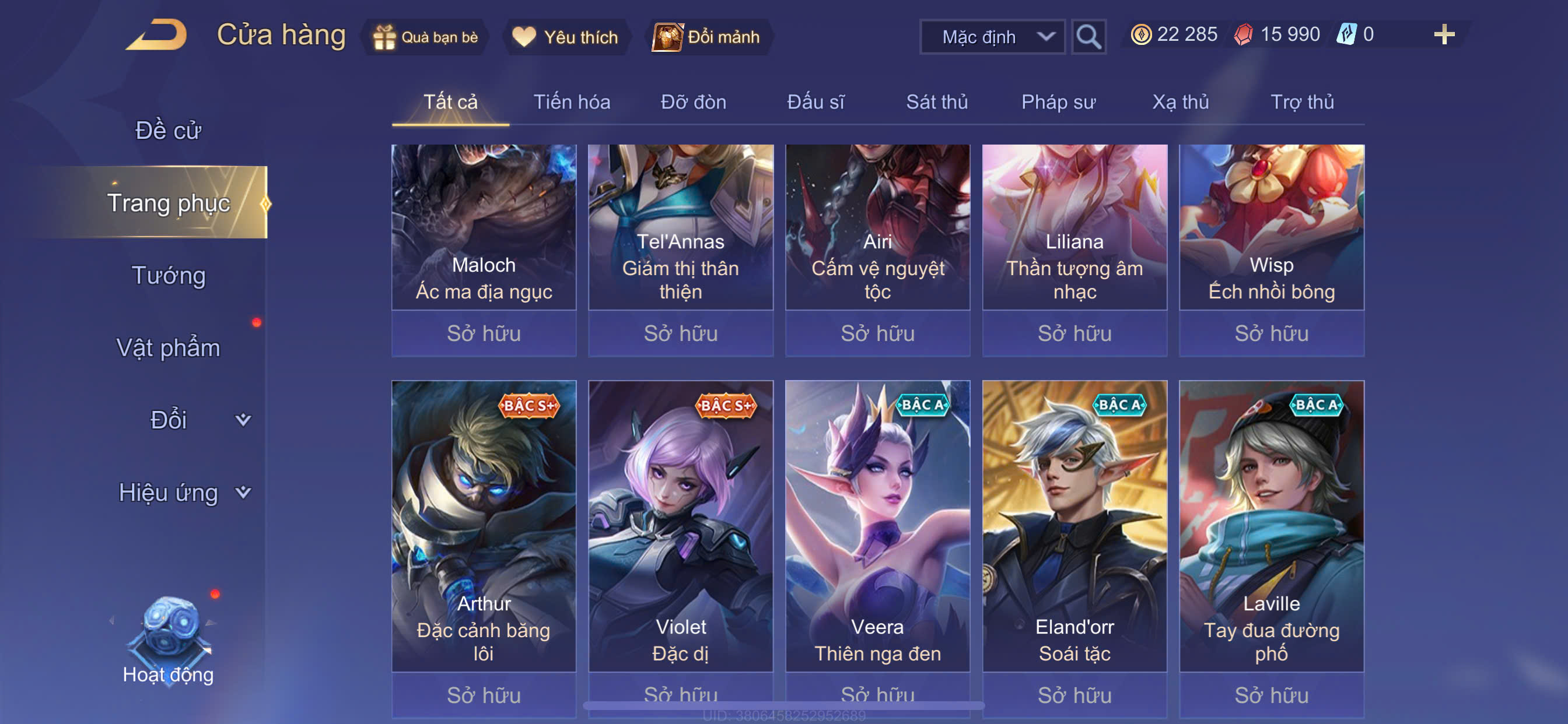Select the Trợ thủ category tab

click(1302, 102)
